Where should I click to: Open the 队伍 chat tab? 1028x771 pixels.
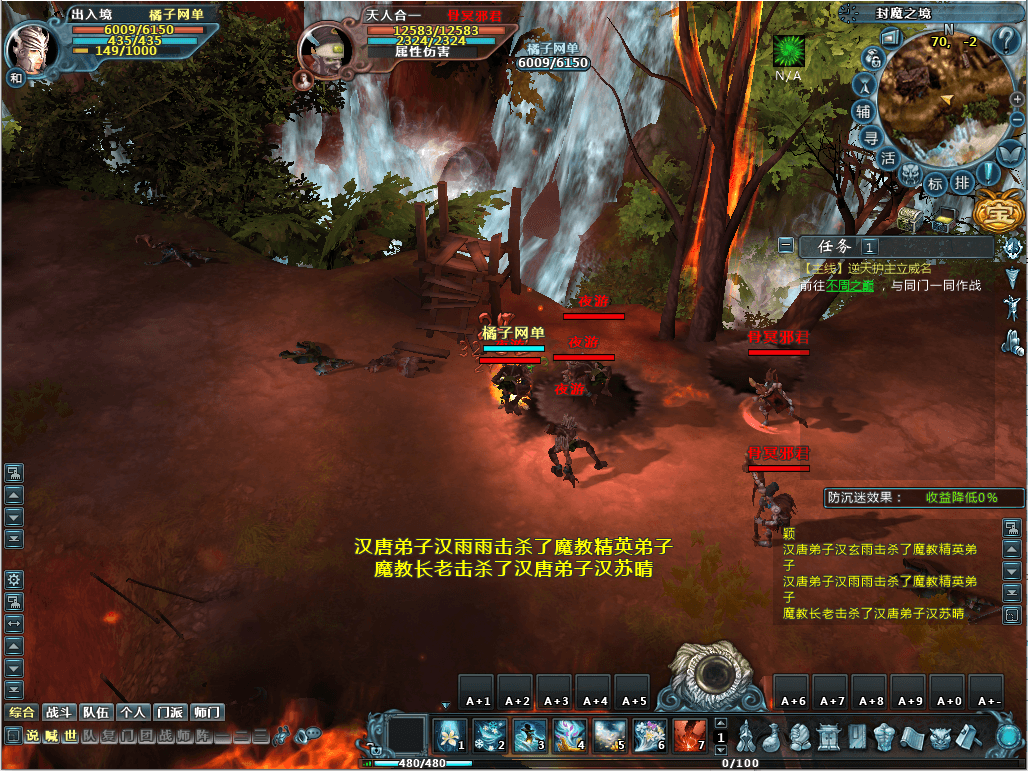96,713
